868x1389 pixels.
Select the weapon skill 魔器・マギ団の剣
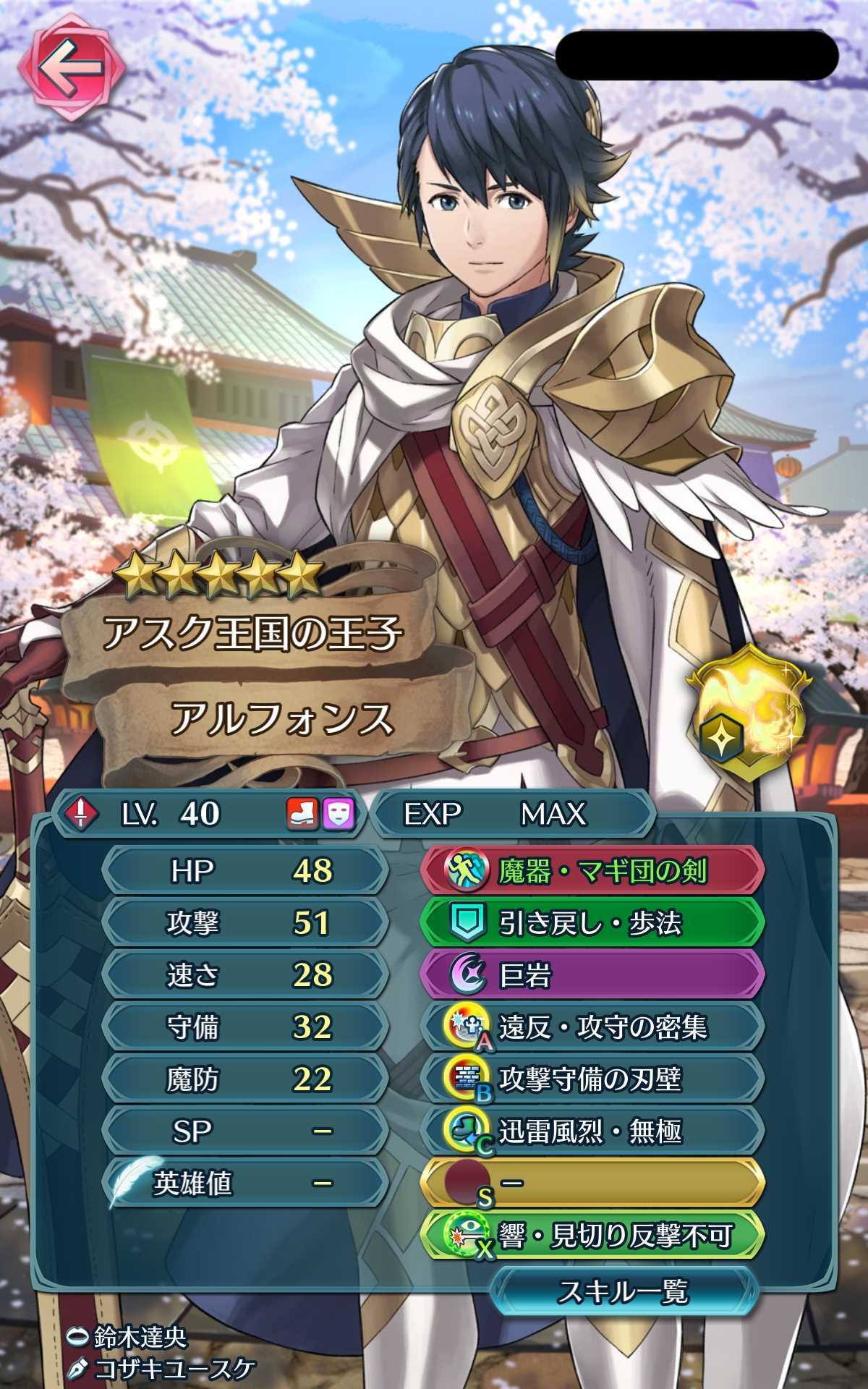pos(592,871)
